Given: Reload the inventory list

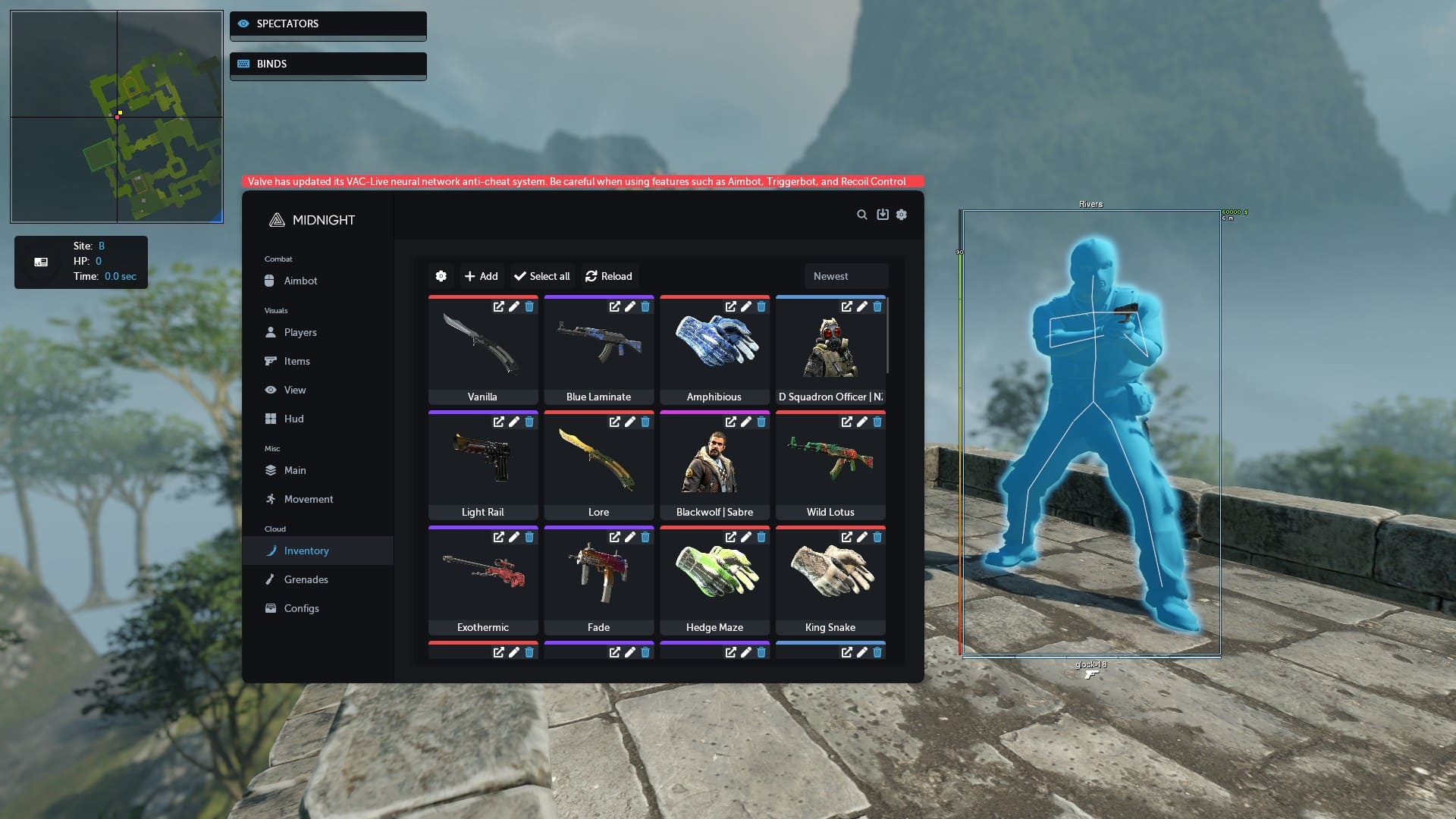Looking at the screenshot, I should pyautogui.click(x=609, y=276).
